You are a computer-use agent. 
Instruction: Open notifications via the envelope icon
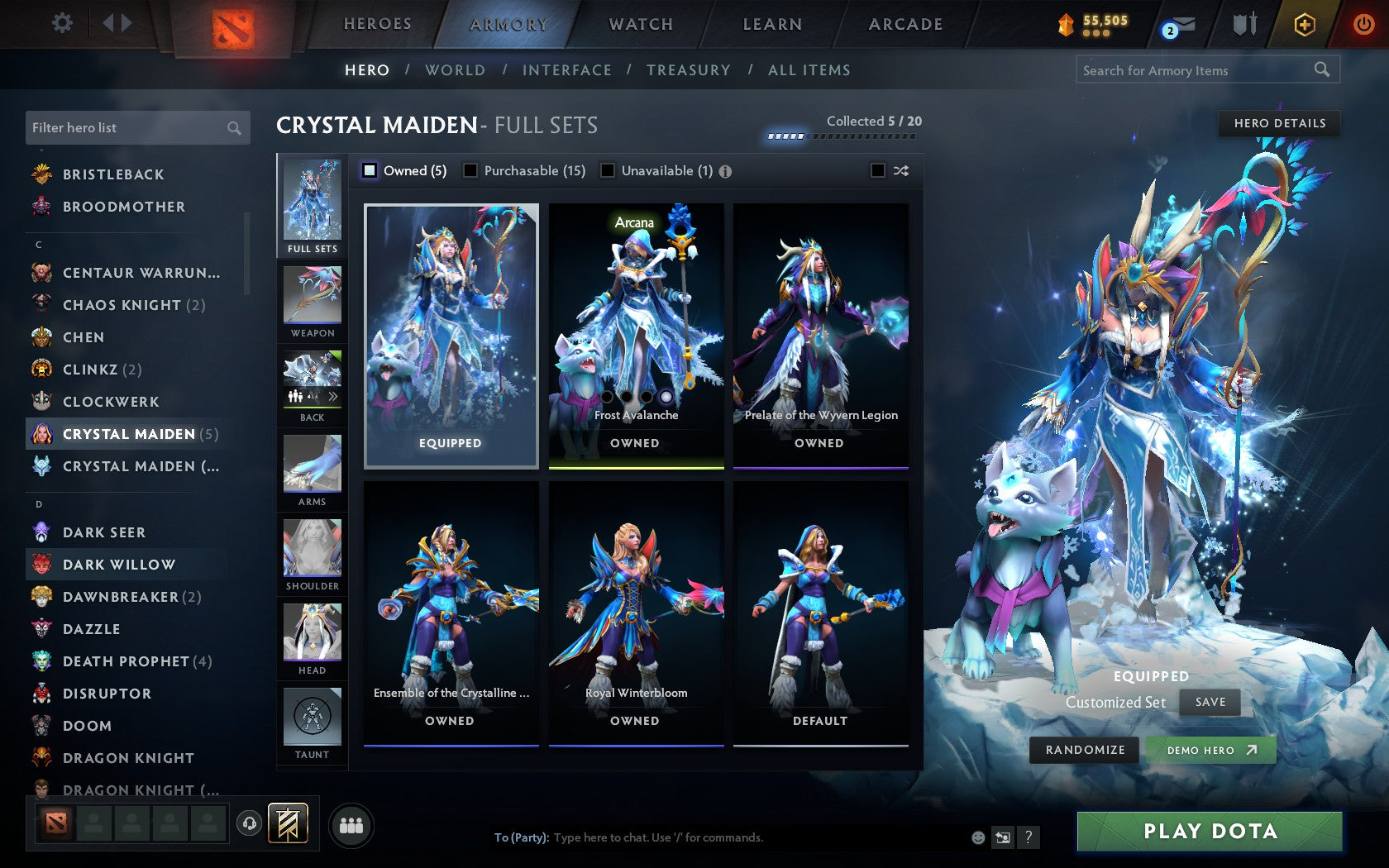pyautogui.click(x=1184, y=25)
